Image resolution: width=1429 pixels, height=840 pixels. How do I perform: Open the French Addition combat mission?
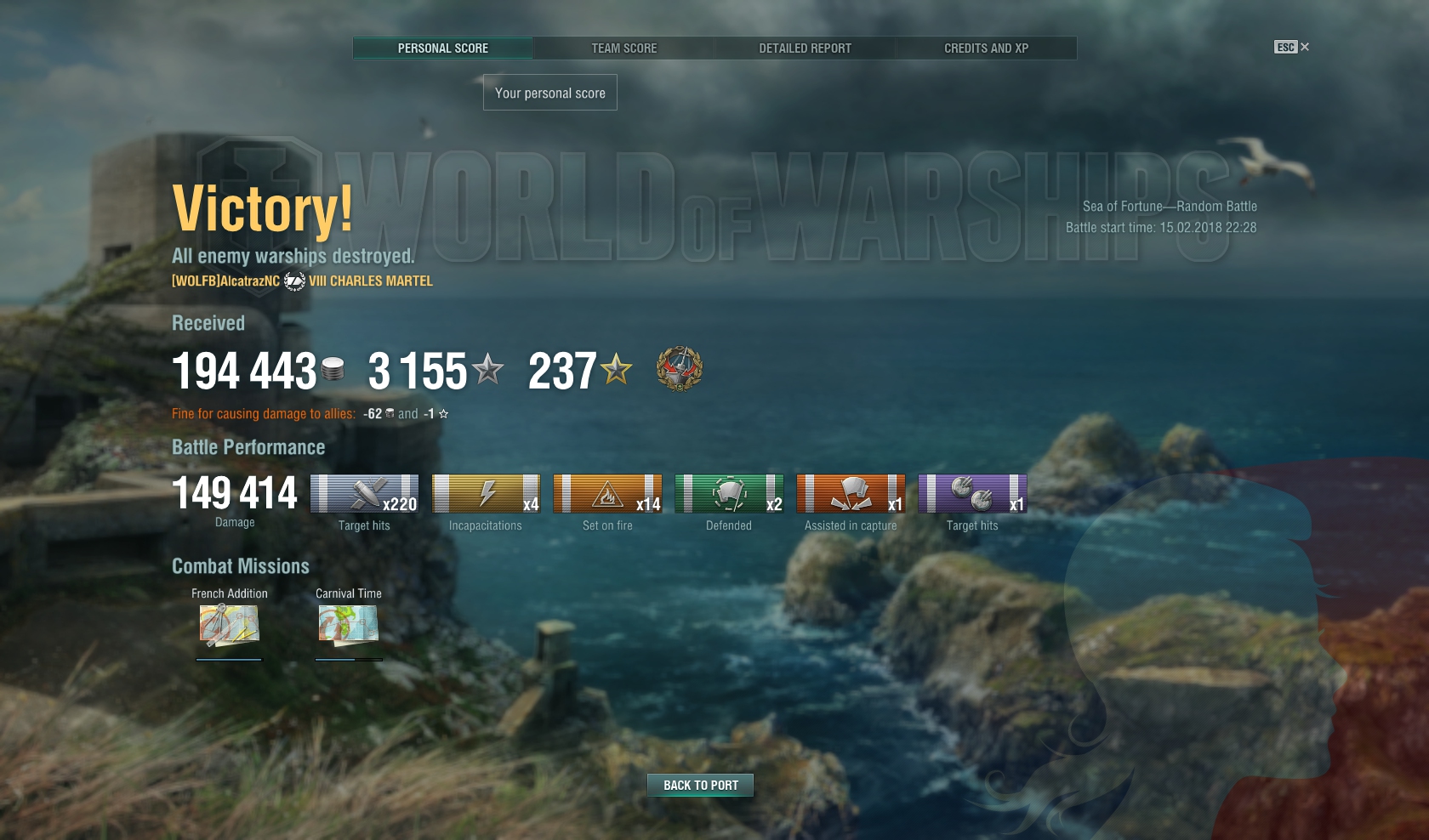229,624
